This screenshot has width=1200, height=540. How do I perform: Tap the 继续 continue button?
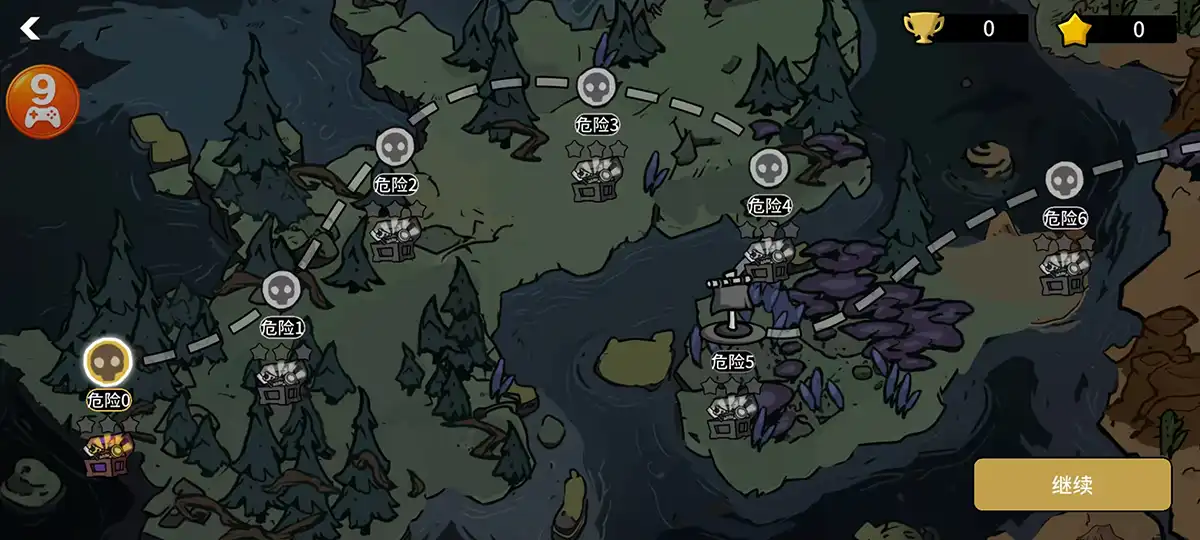(1072, 485)
